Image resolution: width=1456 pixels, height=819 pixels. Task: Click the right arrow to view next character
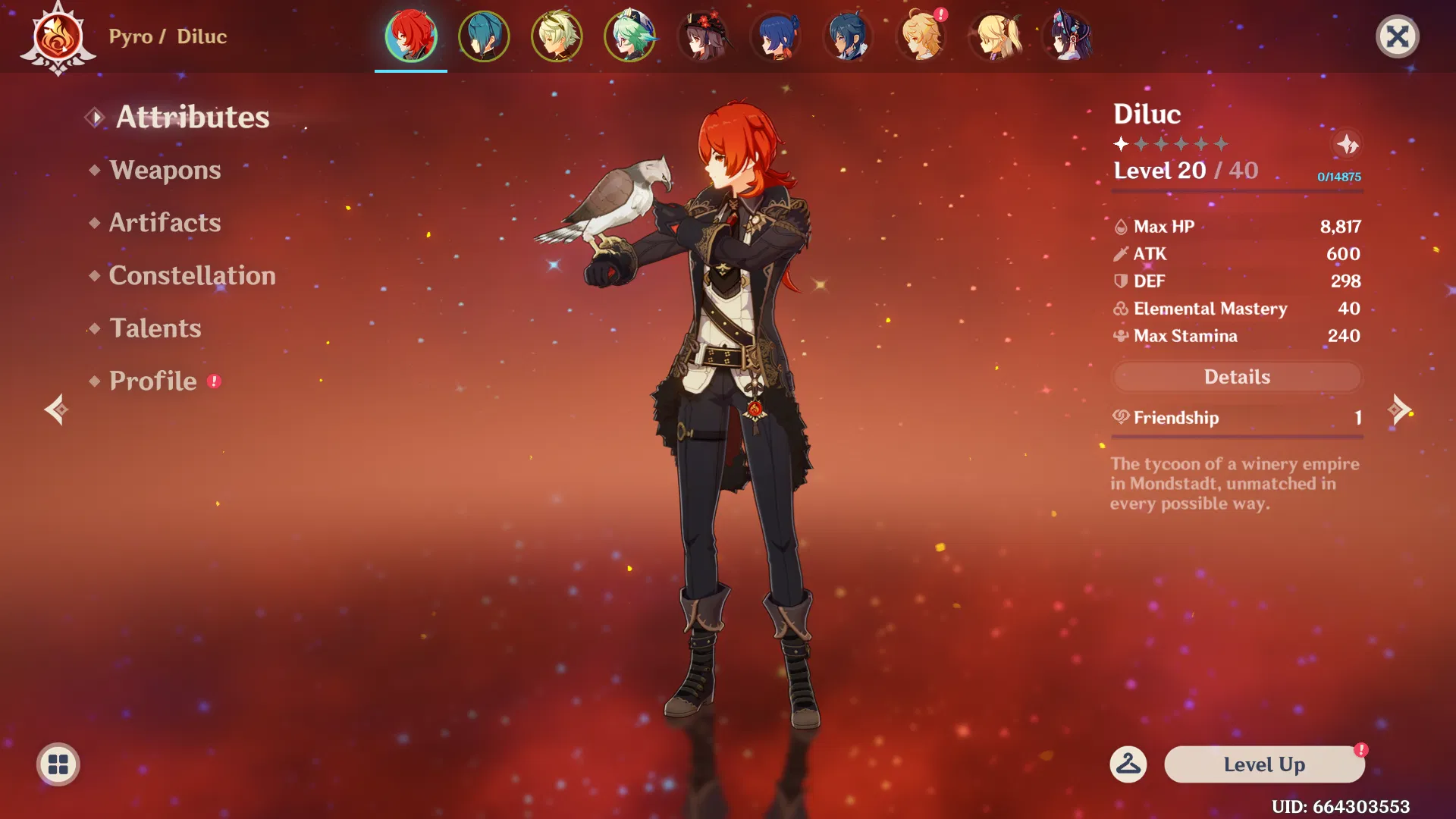[x=1399, y=409]
